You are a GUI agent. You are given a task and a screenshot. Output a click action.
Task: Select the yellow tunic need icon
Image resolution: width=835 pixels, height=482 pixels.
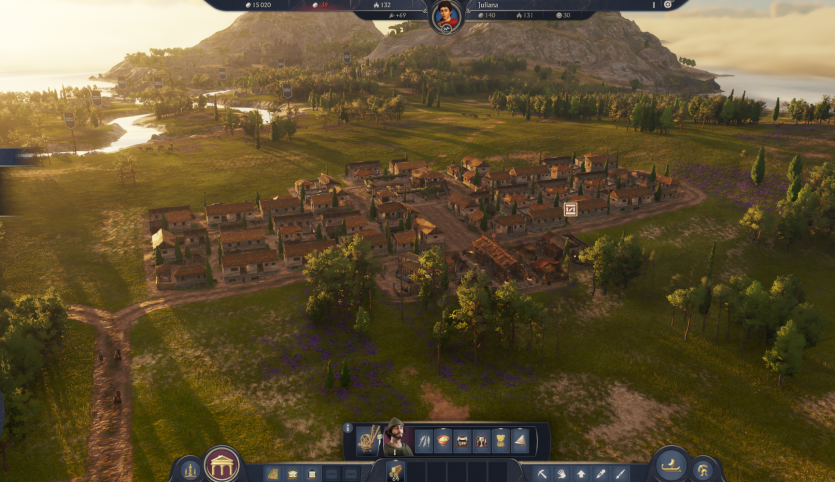tap(500, 440)
